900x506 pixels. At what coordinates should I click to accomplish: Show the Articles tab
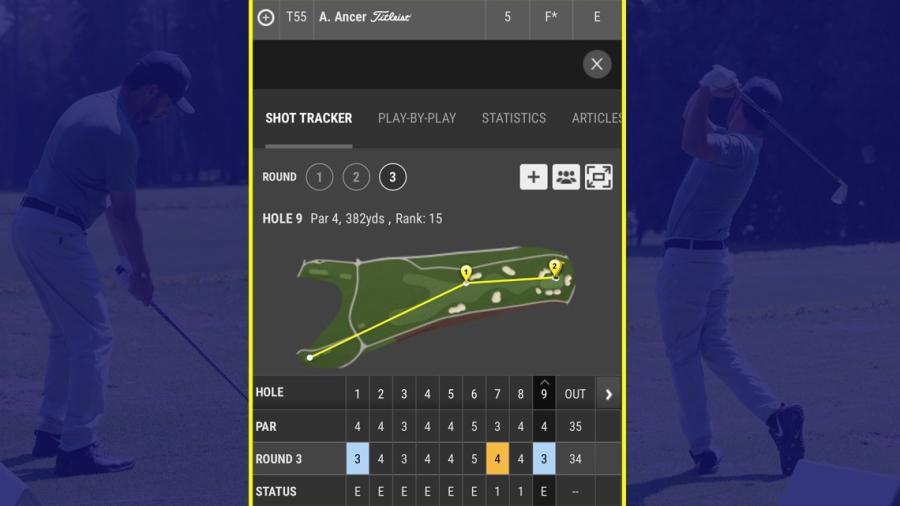[596, 118]
